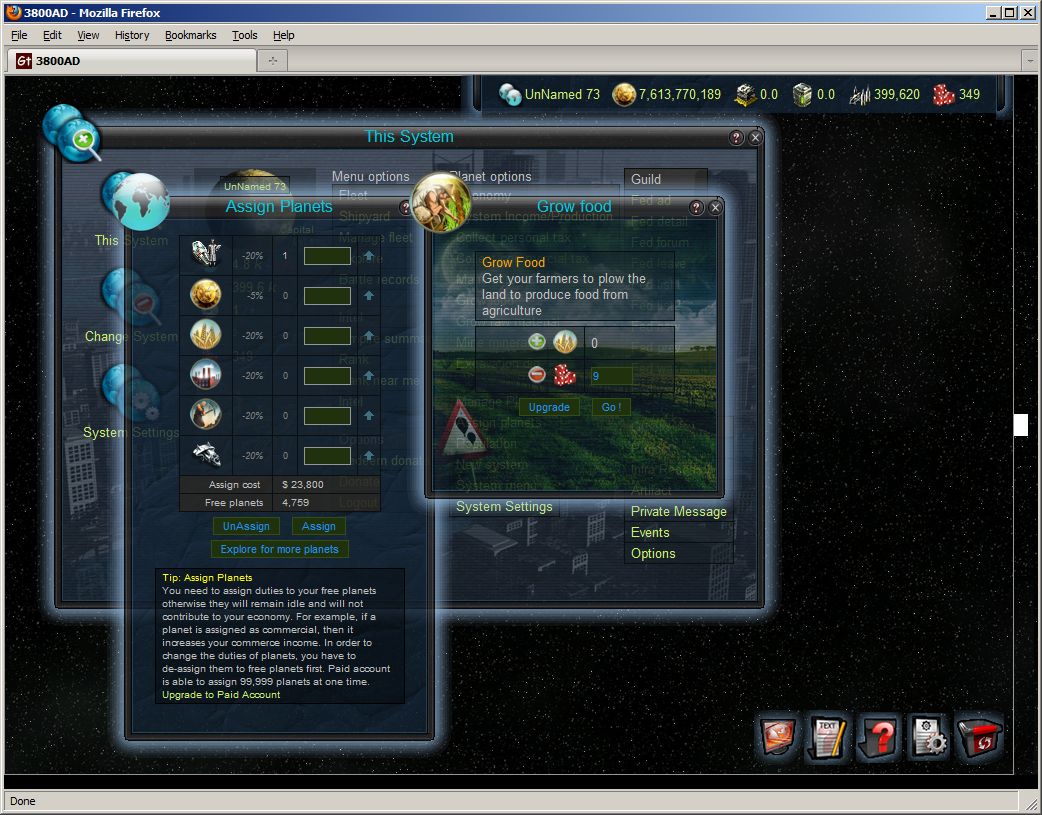Upgrade the Grow Food production

click(549, 407)
